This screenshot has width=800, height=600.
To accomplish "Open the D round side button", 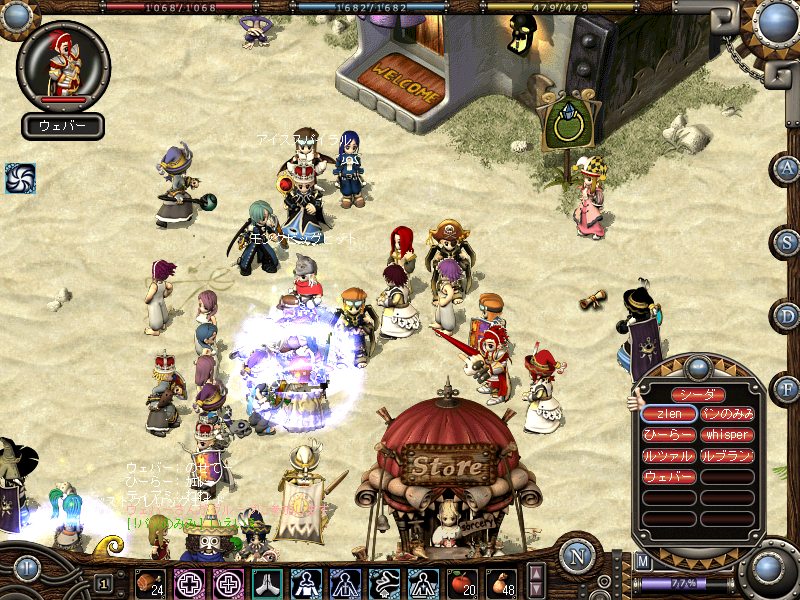I will point(787,315).
